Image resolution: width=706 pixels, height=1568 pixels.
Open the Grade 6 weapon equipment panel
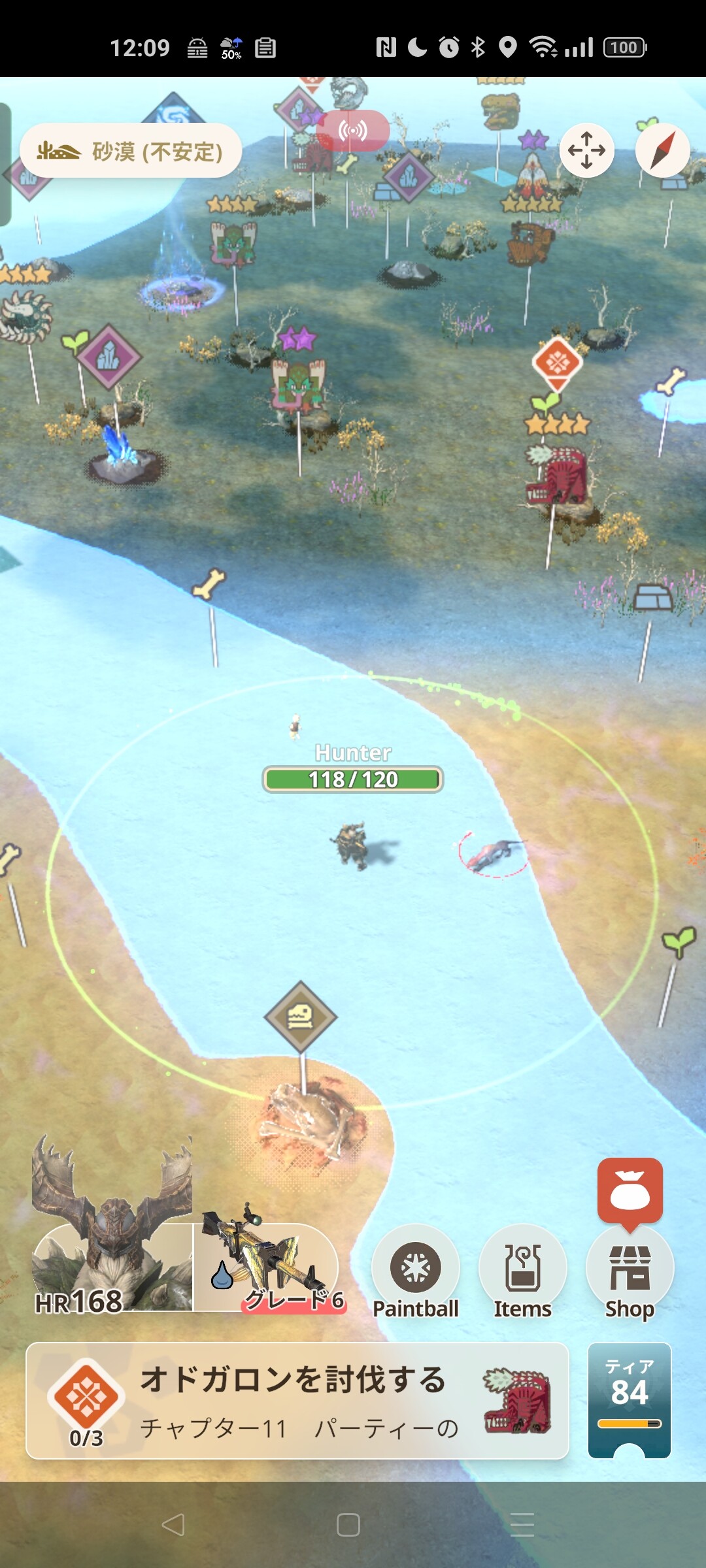(x=268, y=1267)
